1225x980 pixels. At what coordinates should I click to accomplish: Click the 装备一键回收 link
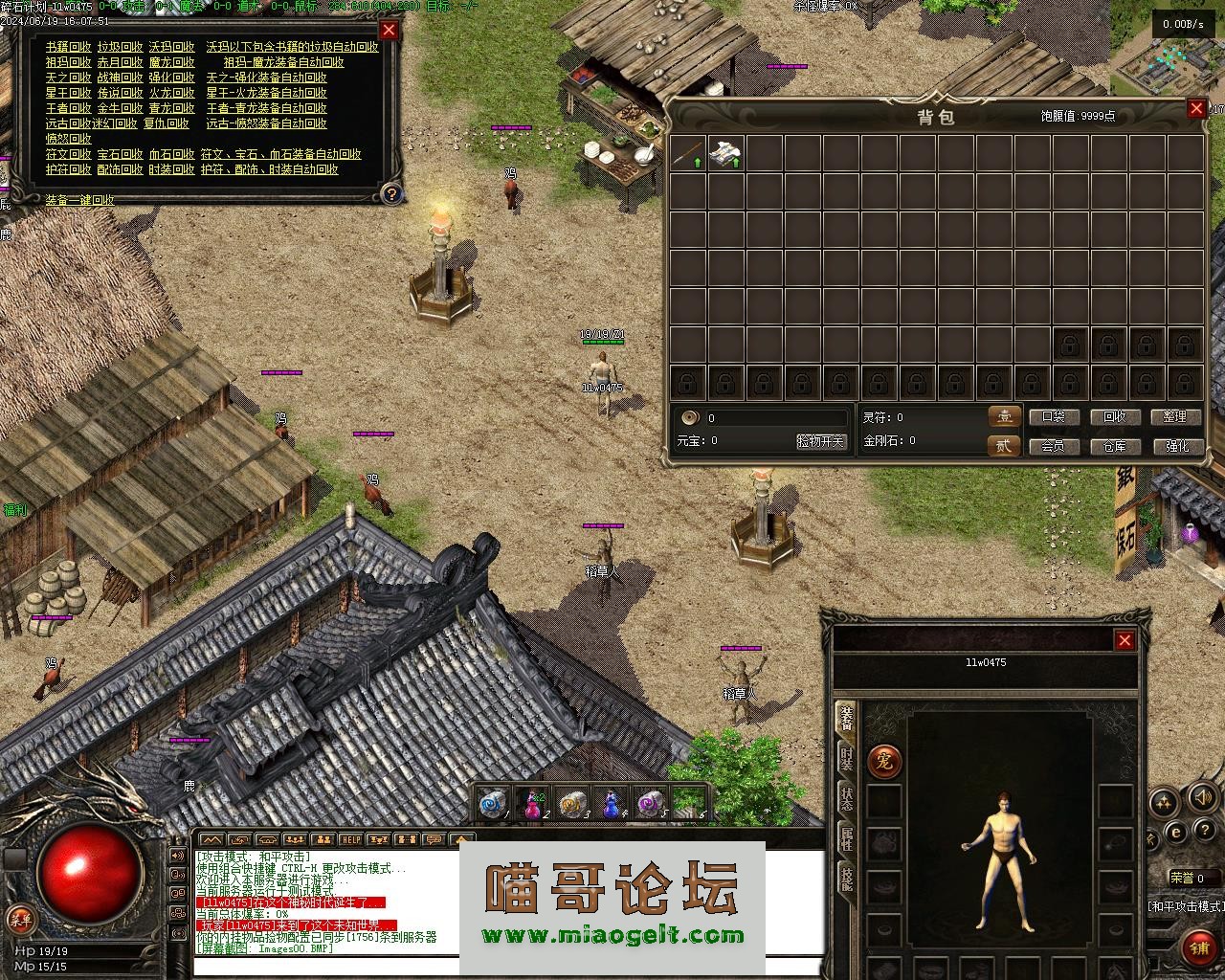[79, 200]
